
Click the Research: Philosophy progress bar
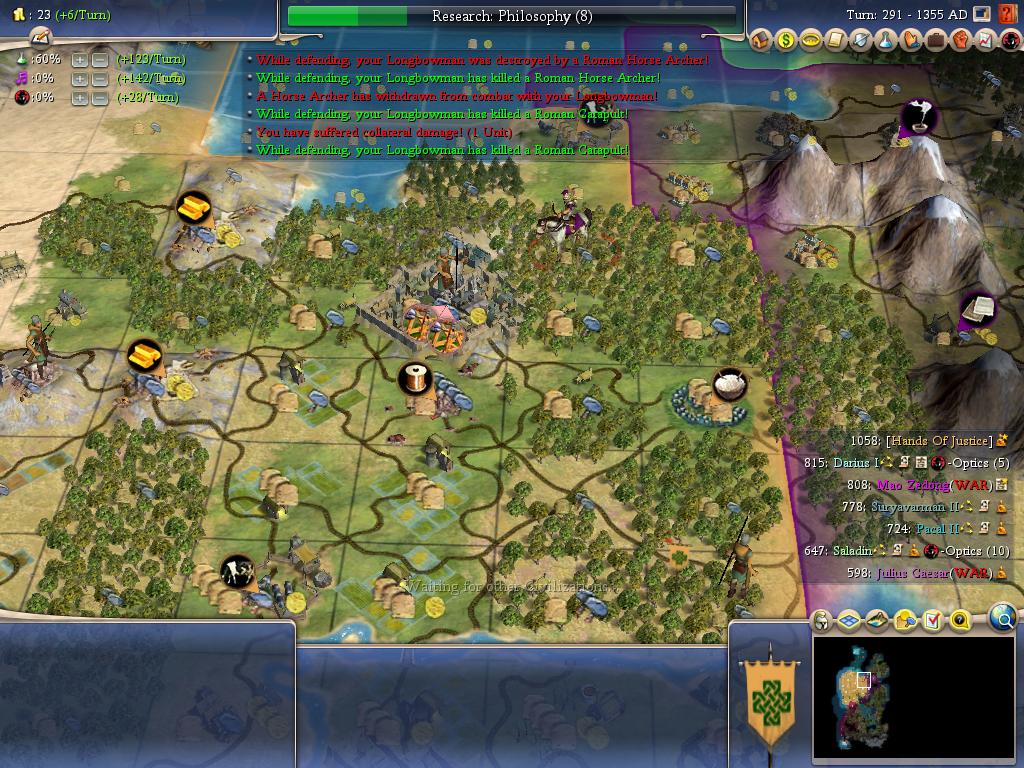pos(511,16)
